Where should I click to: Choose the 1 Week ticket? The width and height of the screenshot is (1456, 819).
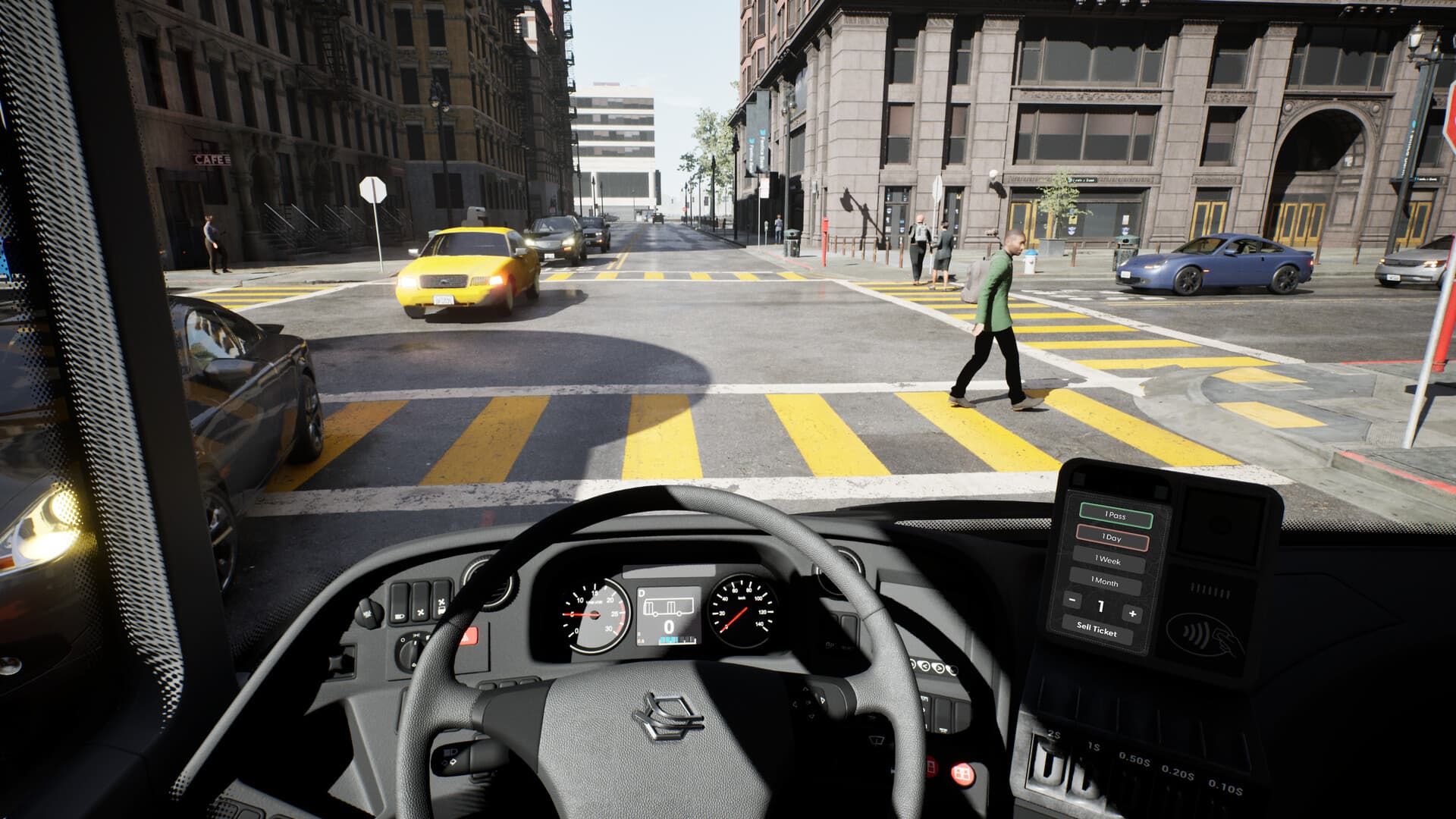coord(1109,561)
